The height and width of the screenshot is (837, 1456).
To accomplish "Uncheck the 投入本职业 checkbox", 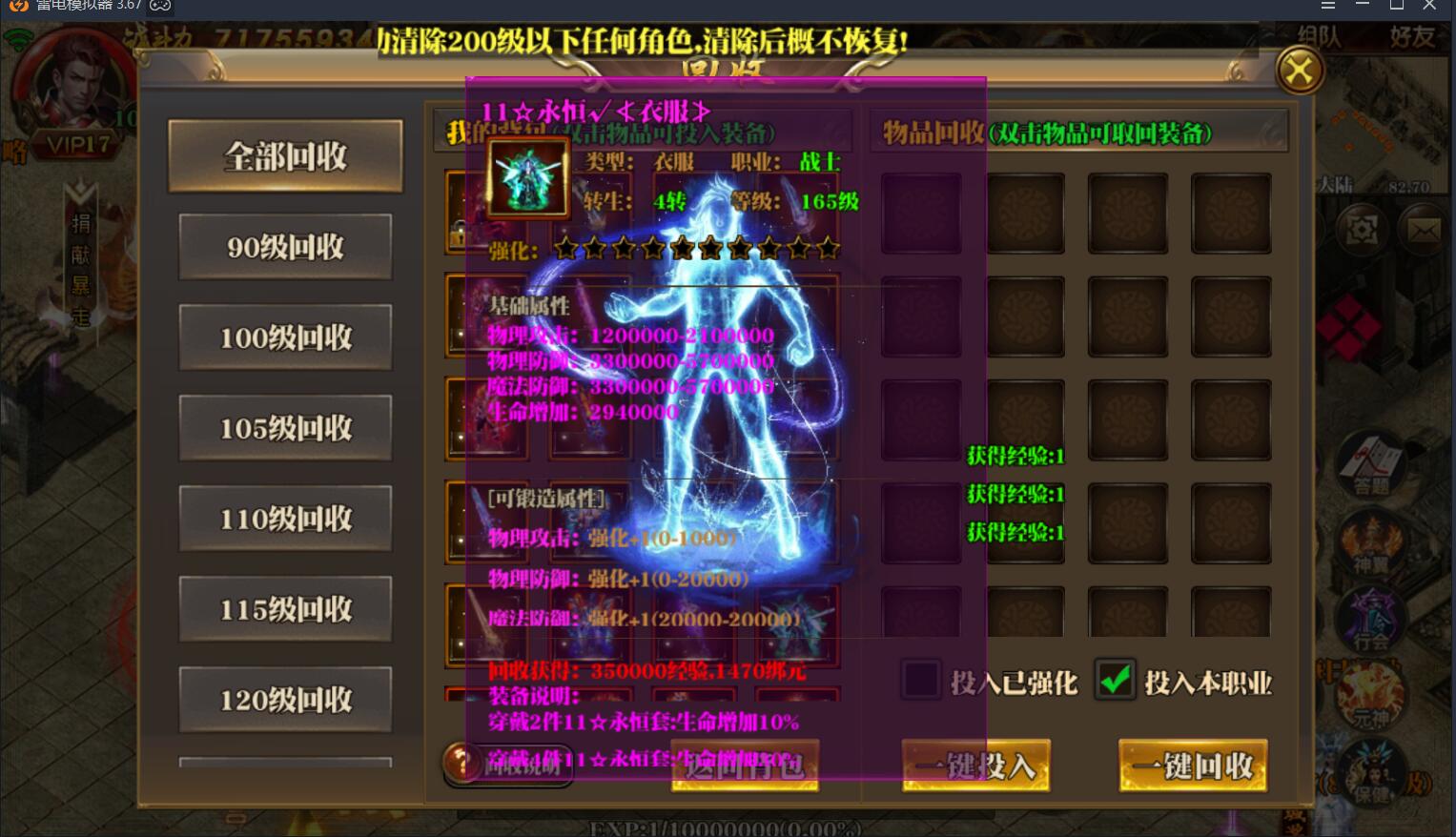I will pyautogui.click(x=1115, y=679).
